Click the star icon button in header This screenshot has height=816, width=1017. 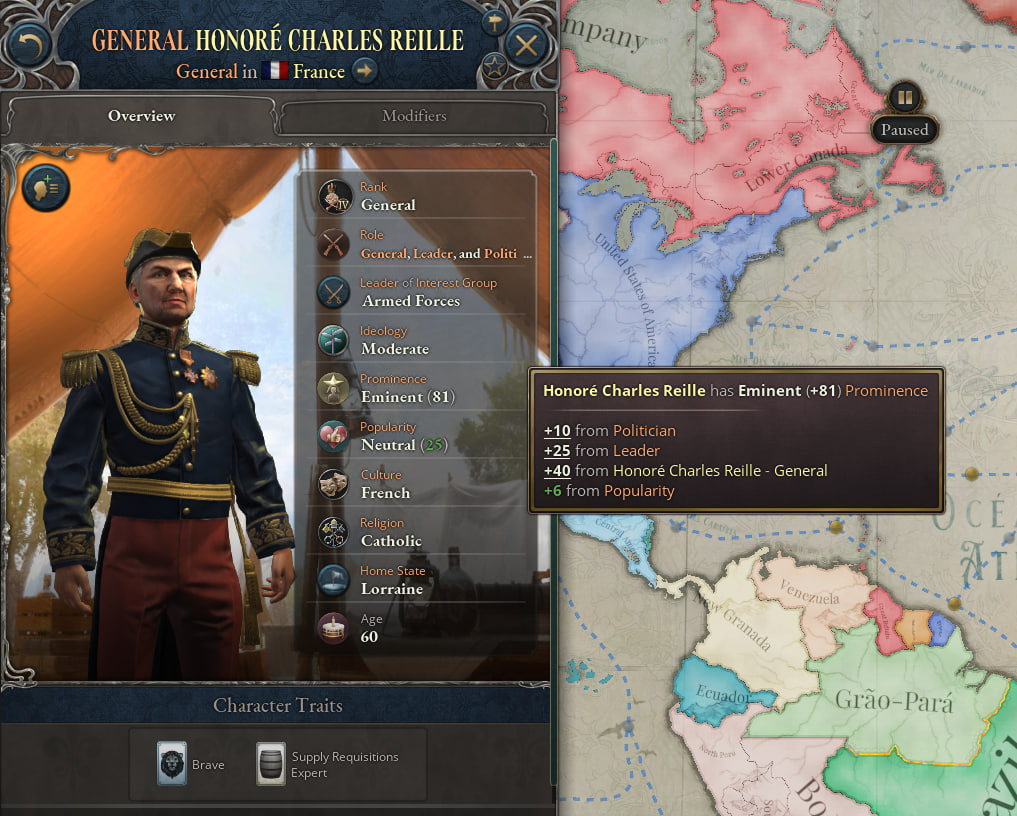[x=494, y=67]
